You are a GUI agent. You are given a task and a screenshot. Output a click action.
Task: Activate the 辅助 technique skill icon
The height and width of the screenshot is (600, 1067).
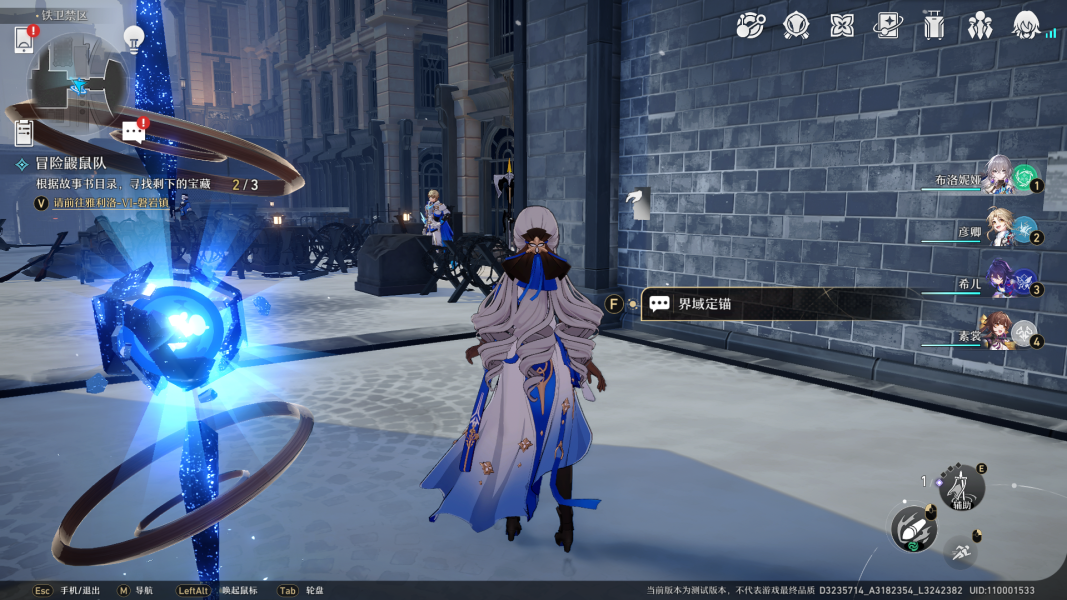[962, 489]
